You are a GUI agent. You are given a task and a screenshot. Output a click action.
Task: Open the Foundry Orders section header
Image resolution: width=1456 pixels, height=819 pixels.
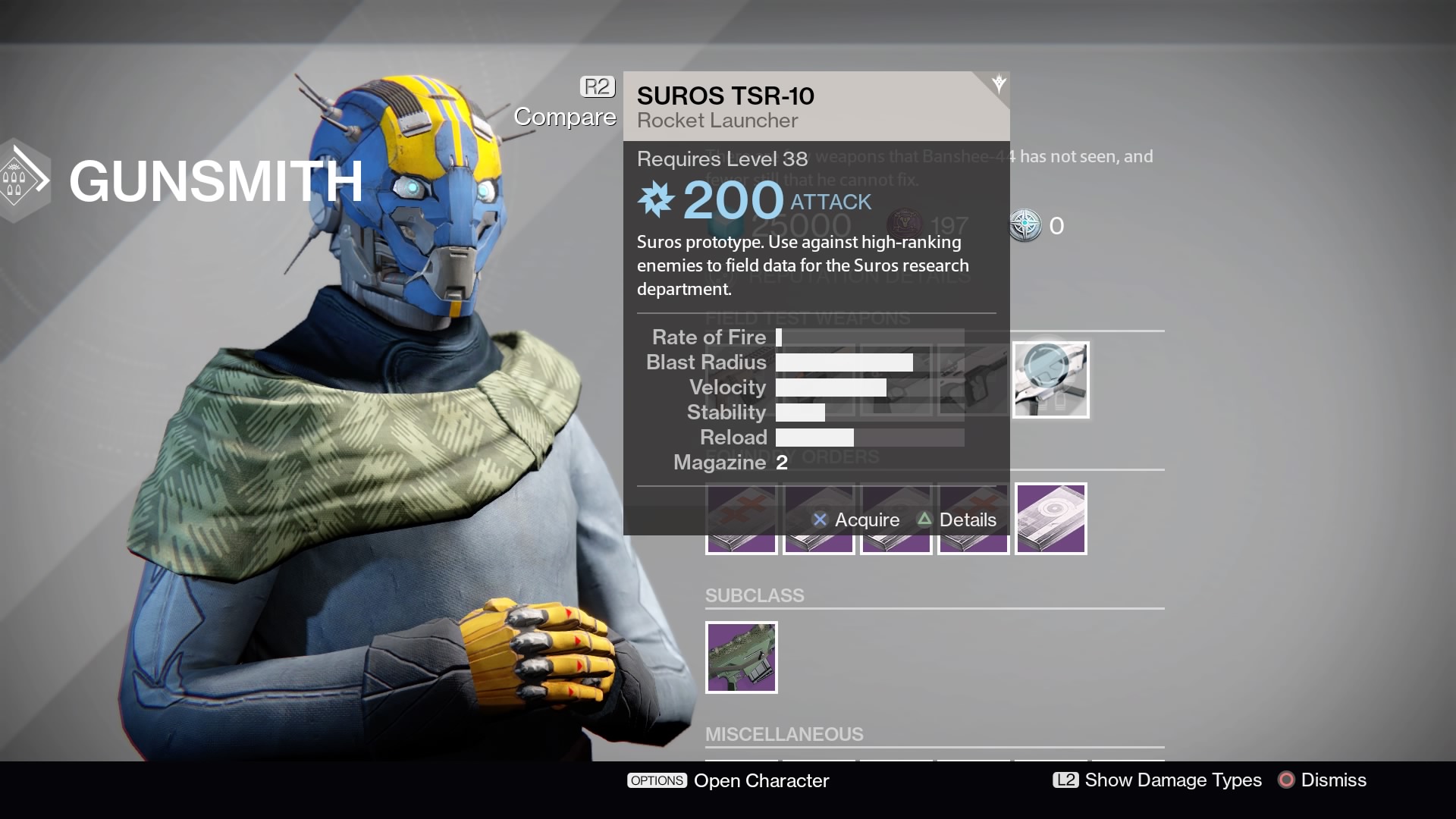tap(792, 457)
